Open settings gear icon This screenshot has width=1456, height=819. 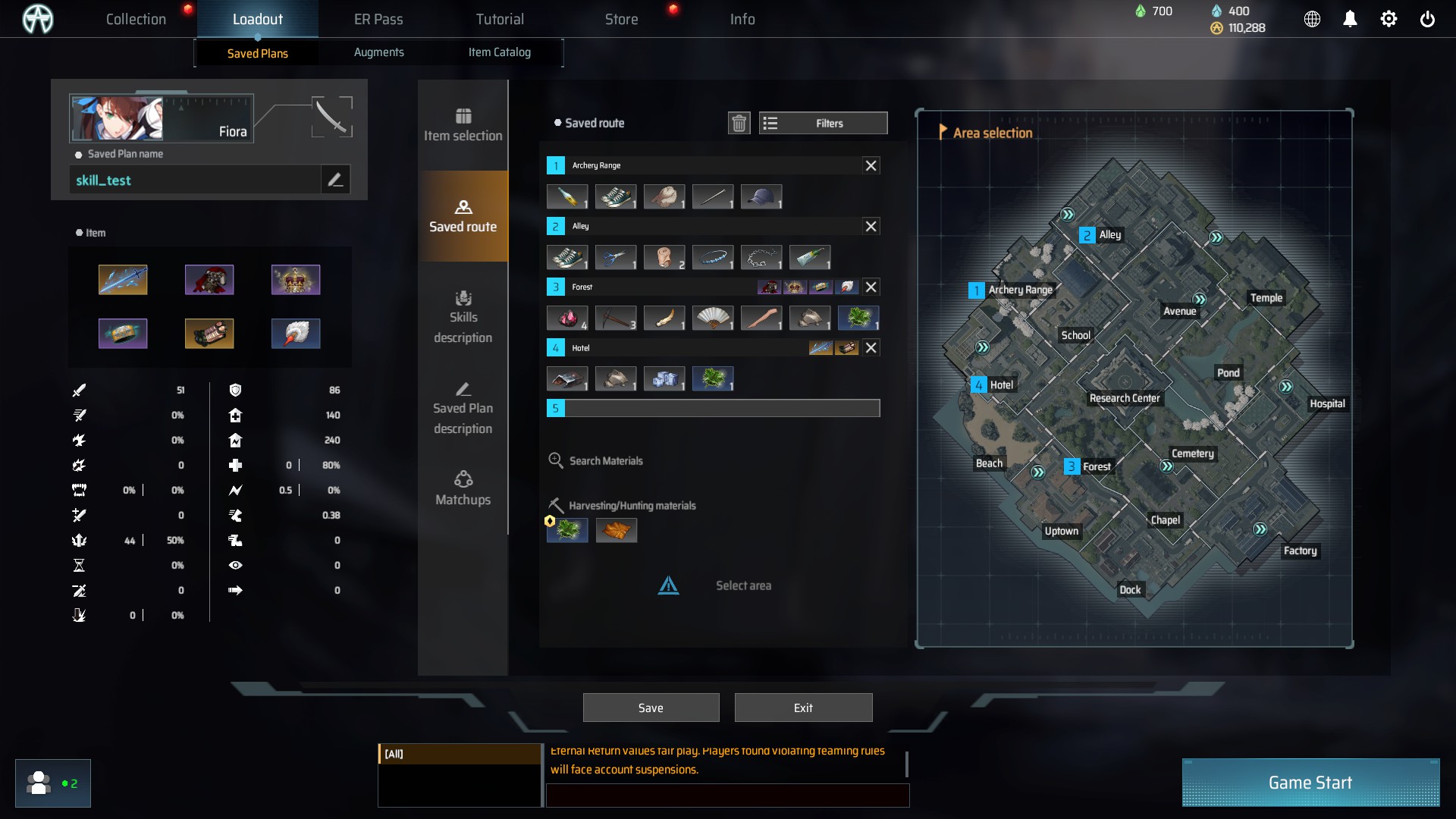tap(1389, 19)
